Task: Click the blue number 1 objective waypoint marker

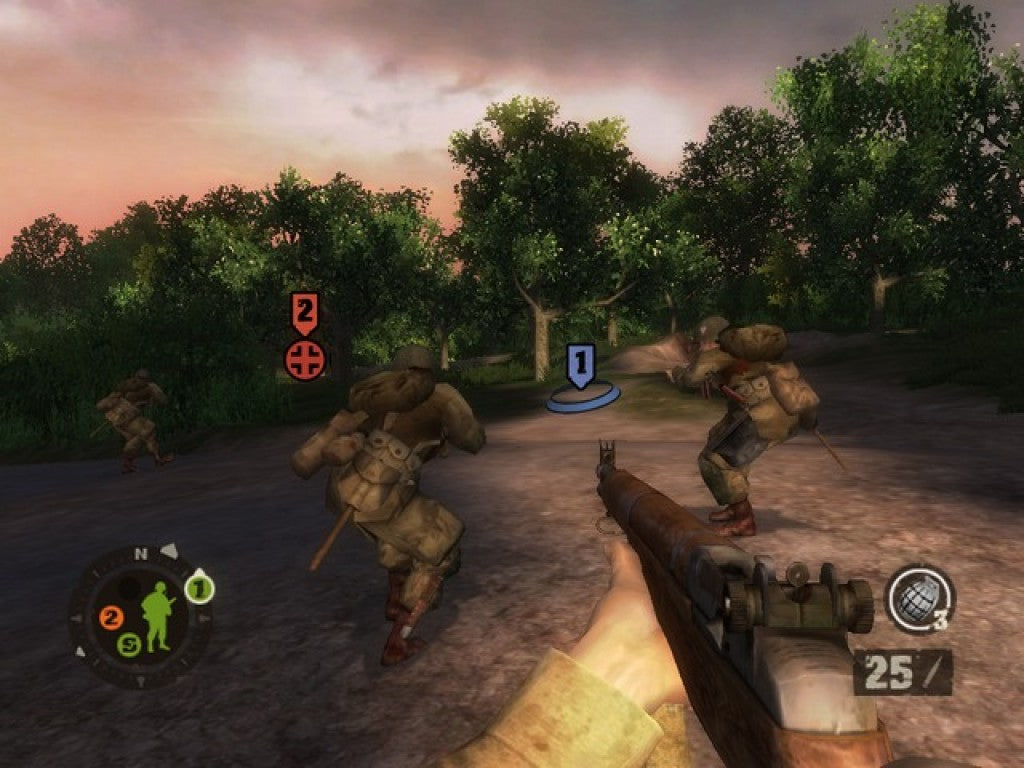Action: tap(582, 366)
